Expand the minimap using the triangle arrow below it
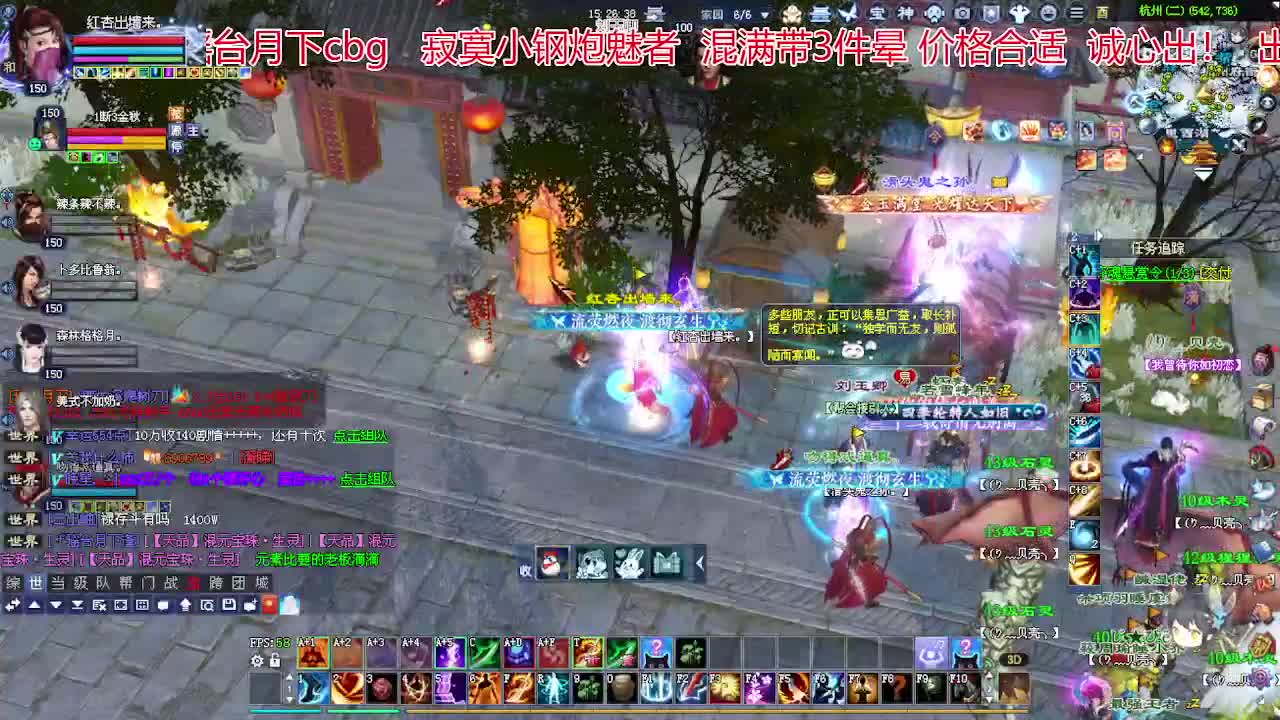1280x720 pixels. click(x=1204, y=172)
